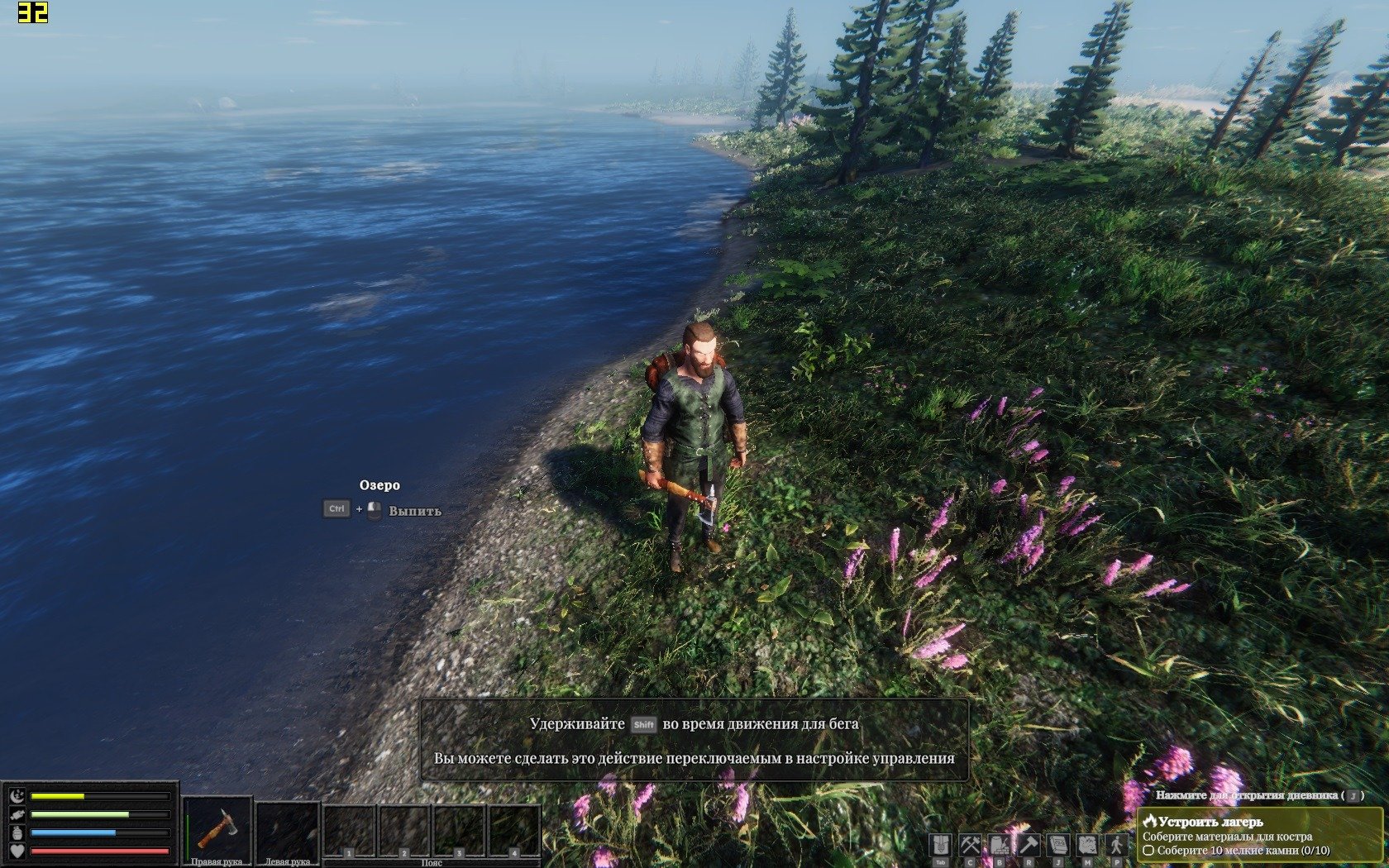1389x868 pixels.
Task: Select the right-hand axe slot
Action: click(217, 828)
